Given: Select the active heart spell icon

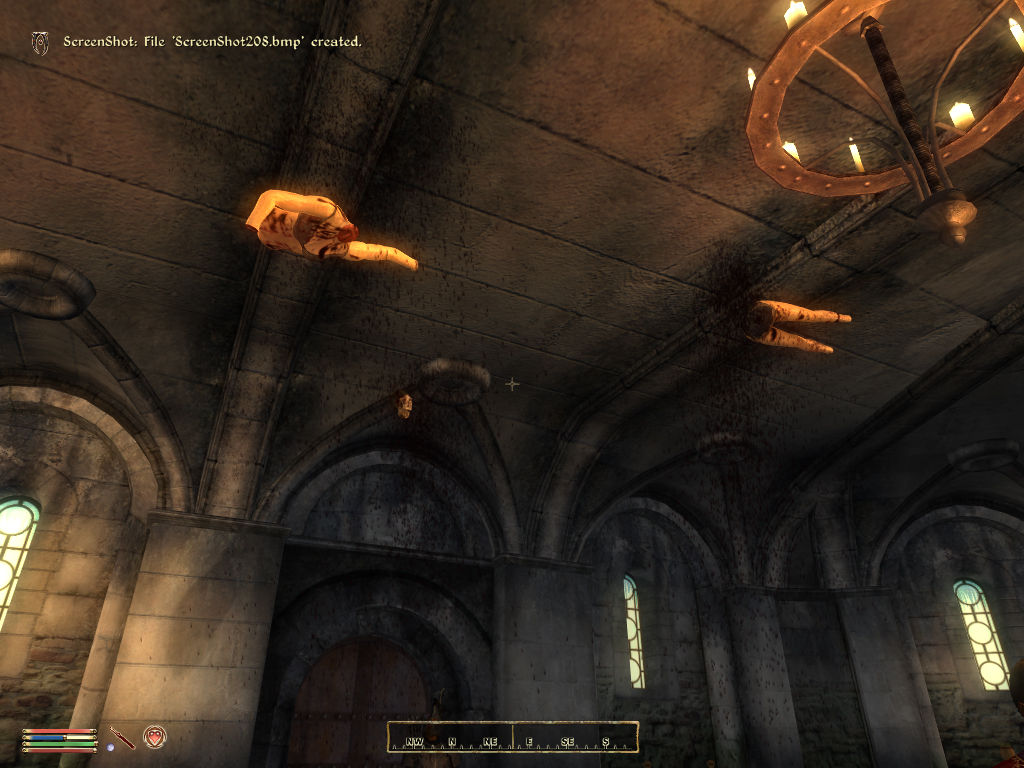Looking at the screenshot, I should pyautogui.click(x=154, y=737).
